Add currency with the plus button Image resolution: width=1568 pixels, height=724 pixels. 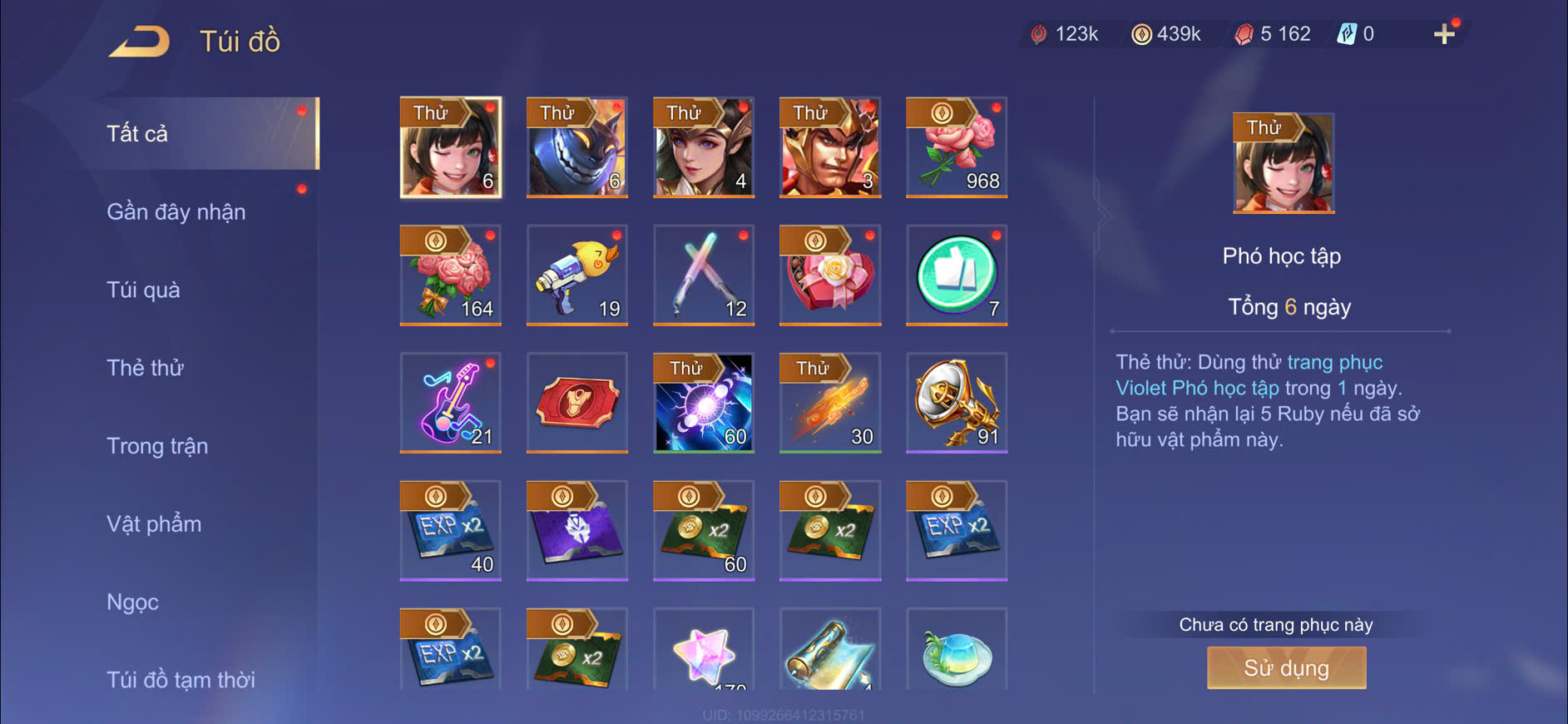[1444, 34]
